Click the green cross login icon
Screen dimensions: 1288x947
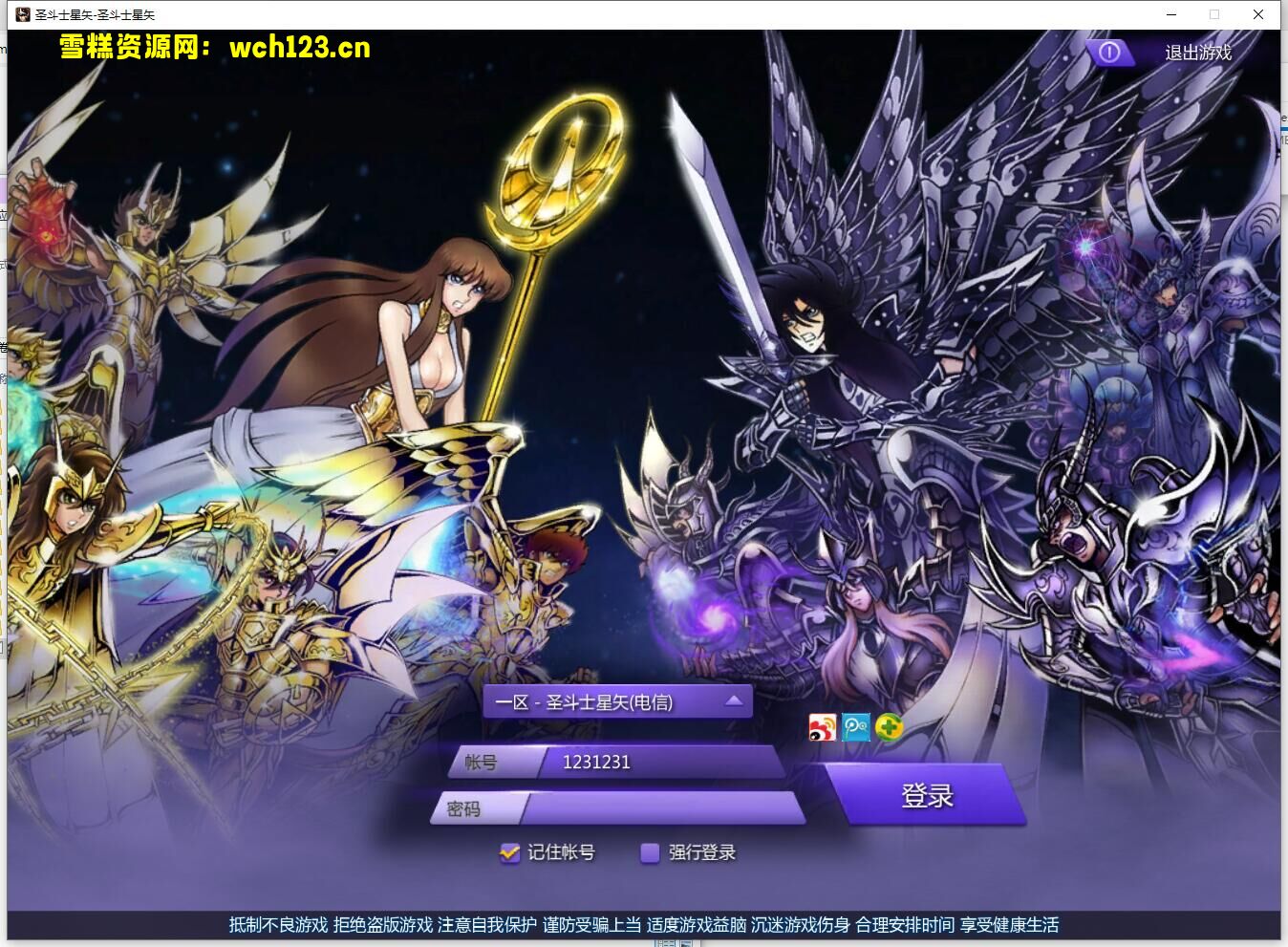pos(890,727)
